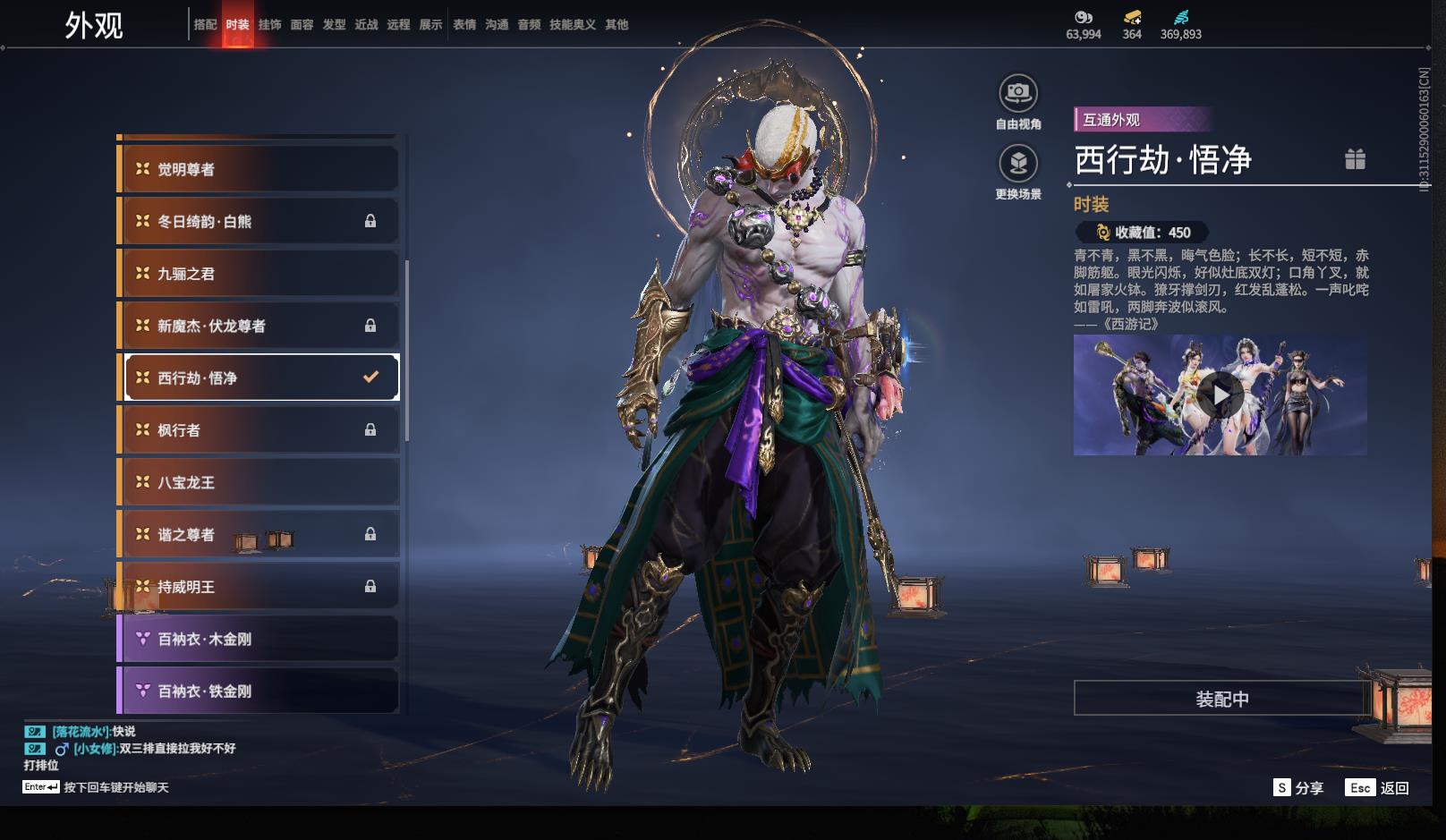The height and width of the screenshot is (840, 1446).
Task: Click the 分享 share button
Action: click(1298, 788)
